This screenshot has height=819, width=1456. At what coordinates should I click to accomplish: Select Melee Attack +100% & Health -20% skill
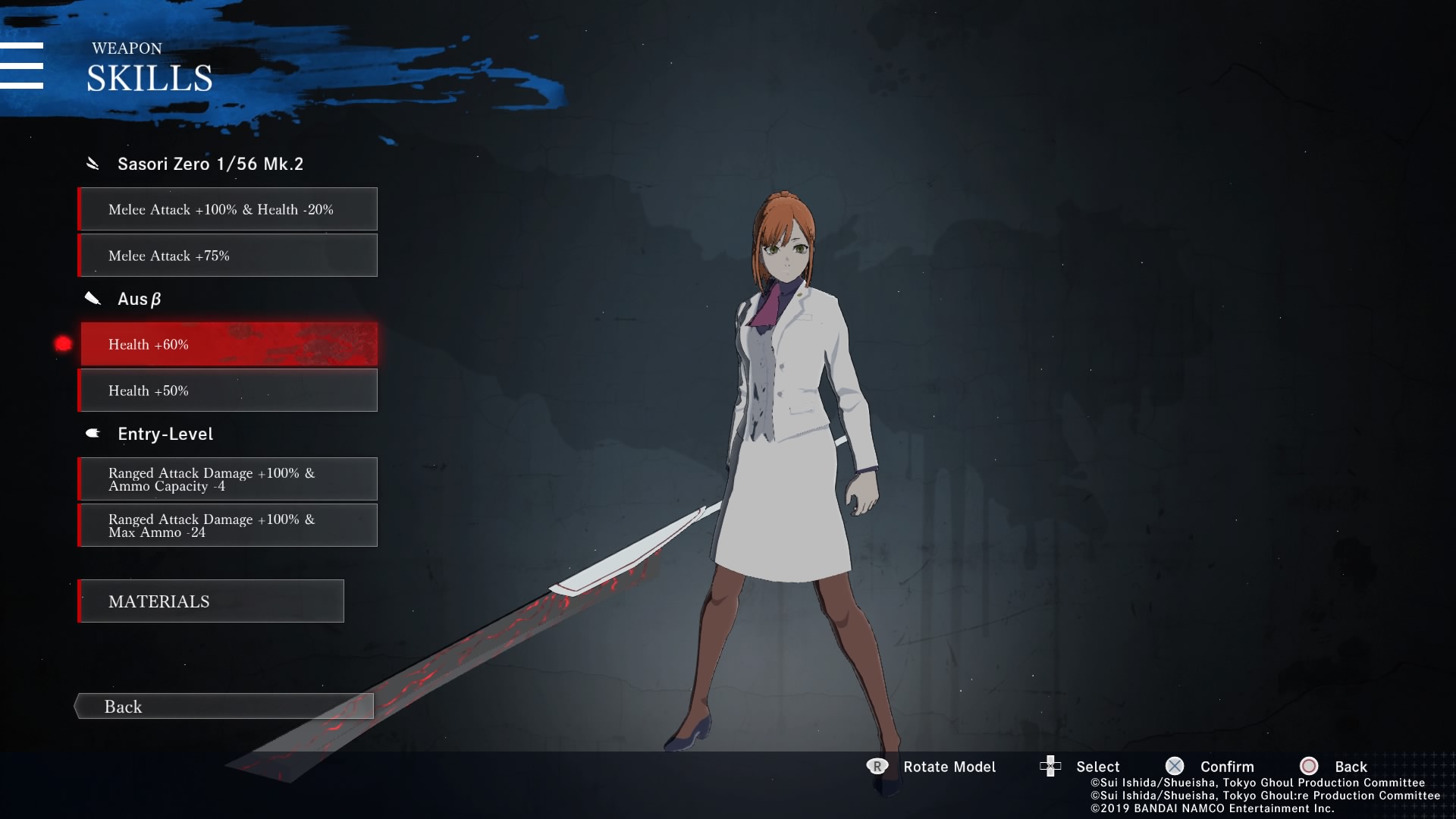point(227,209)
